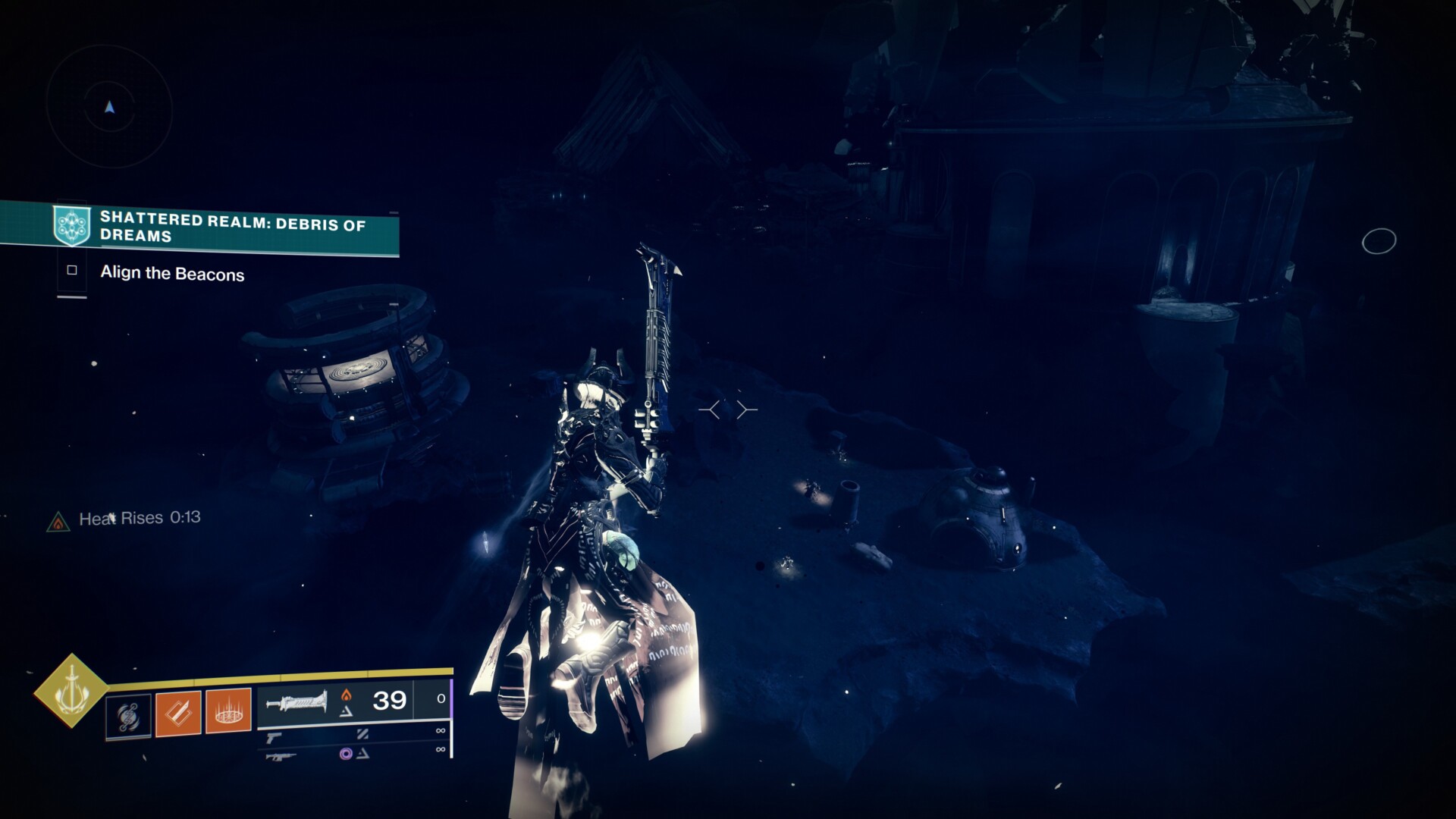Select the Align the Beacons objective
The image size is (1456, 819).
172,274
